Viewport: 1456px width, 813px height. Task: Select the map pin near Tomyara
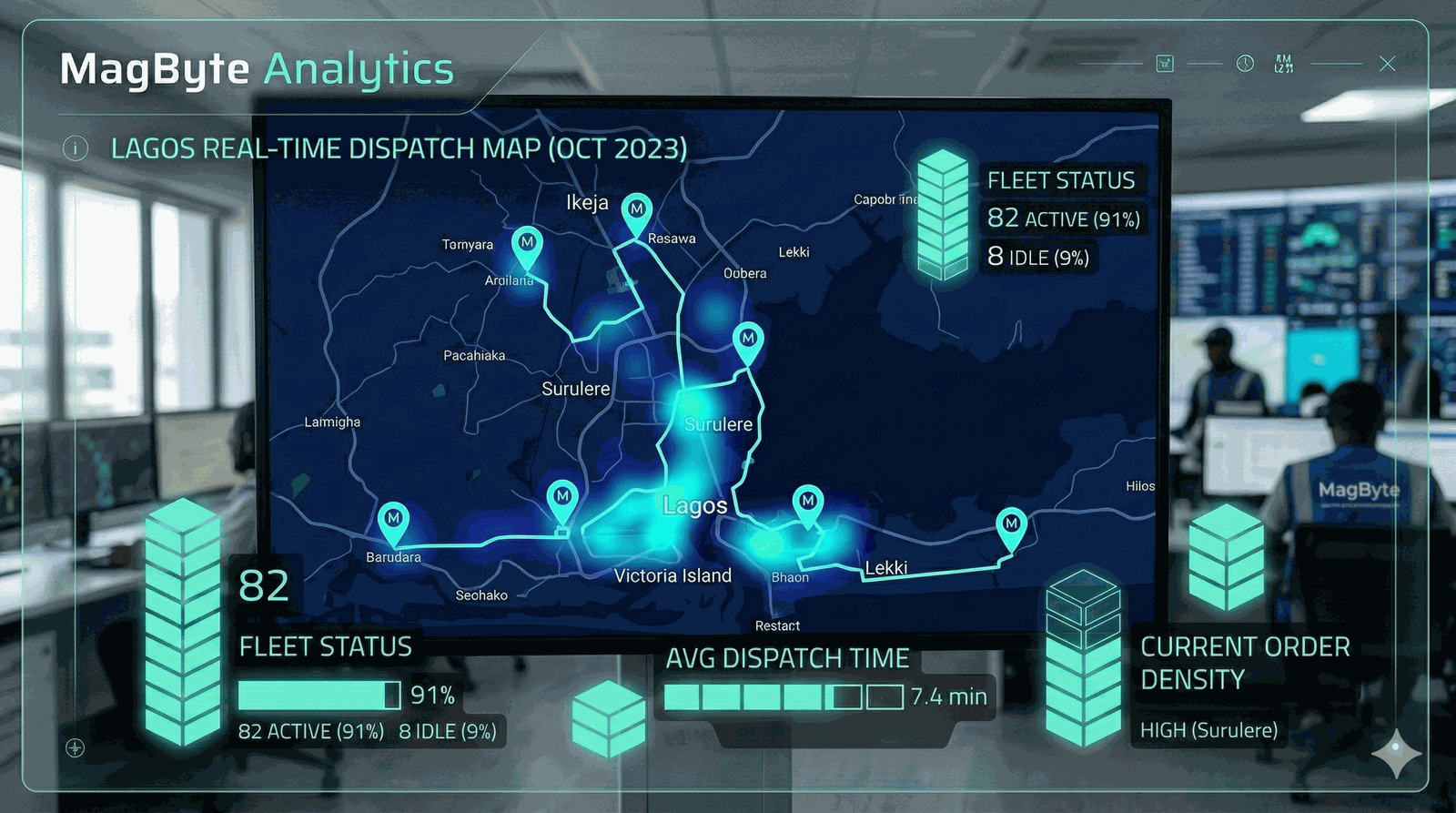pyautogui.click(x=527, y=244)
